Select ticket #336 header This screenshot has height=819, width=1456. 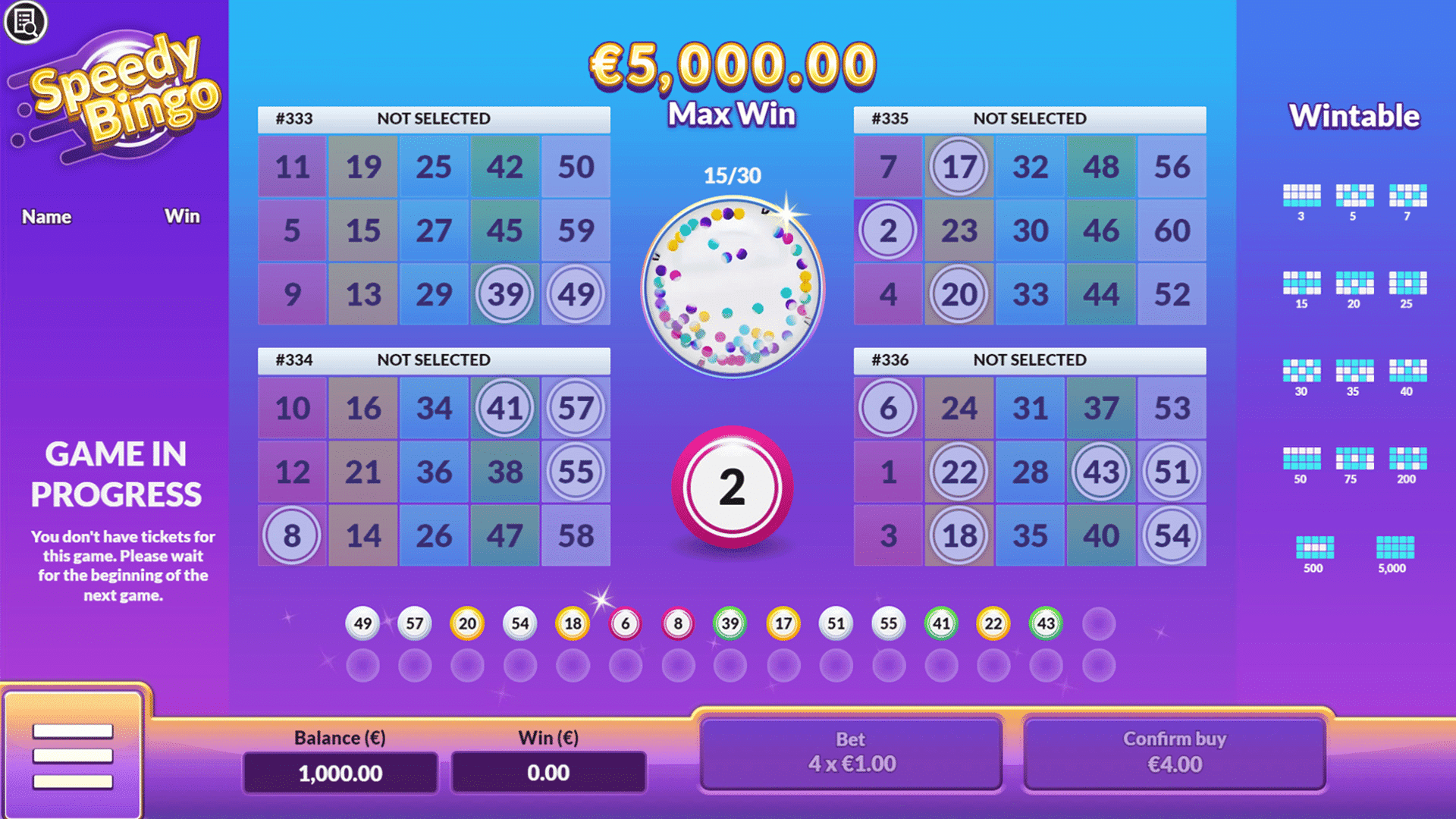point(1029,360)
